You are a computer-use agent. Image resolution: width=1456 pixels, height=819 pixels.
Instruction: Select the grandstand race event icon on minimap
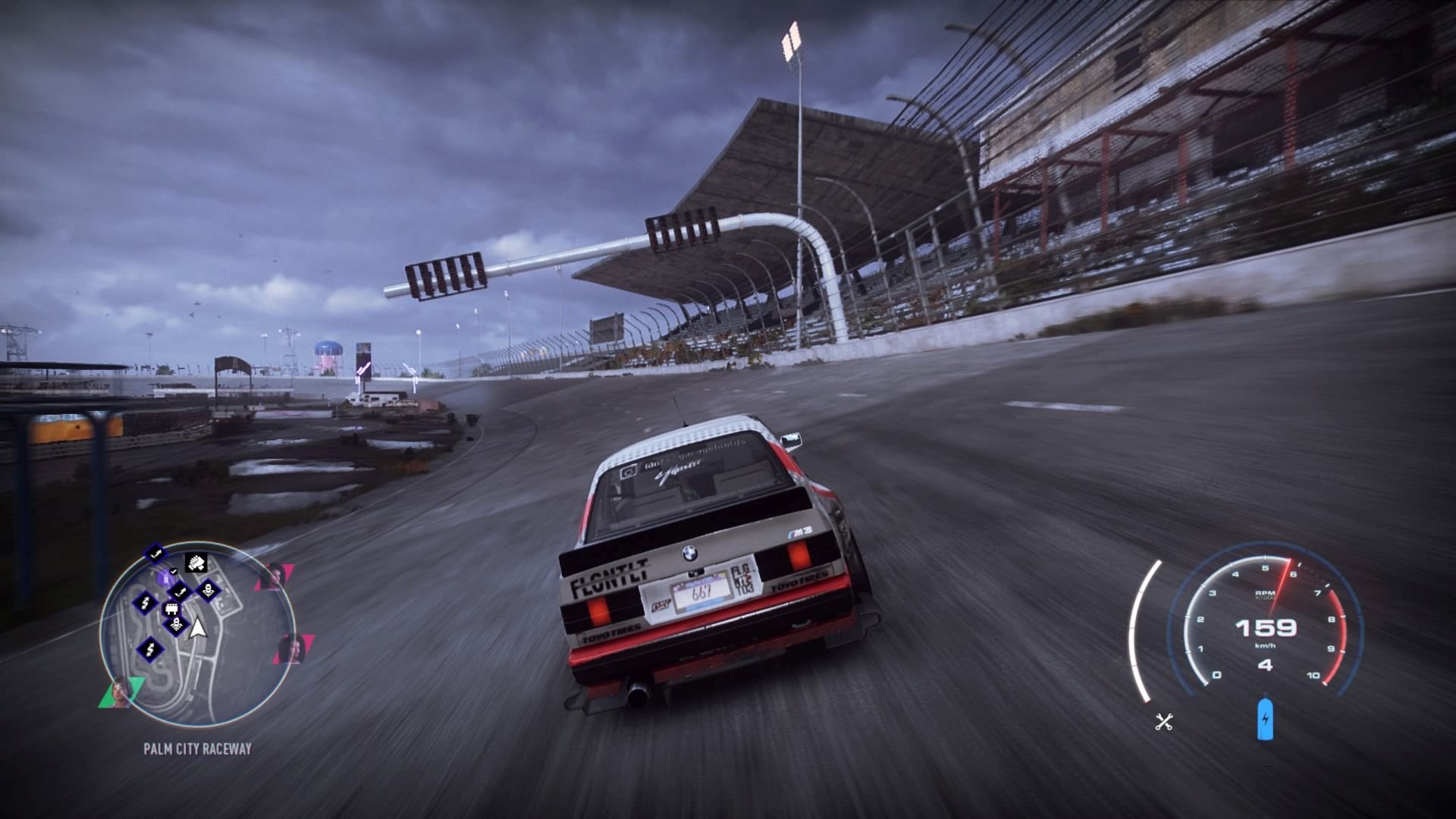pos(172,610)
